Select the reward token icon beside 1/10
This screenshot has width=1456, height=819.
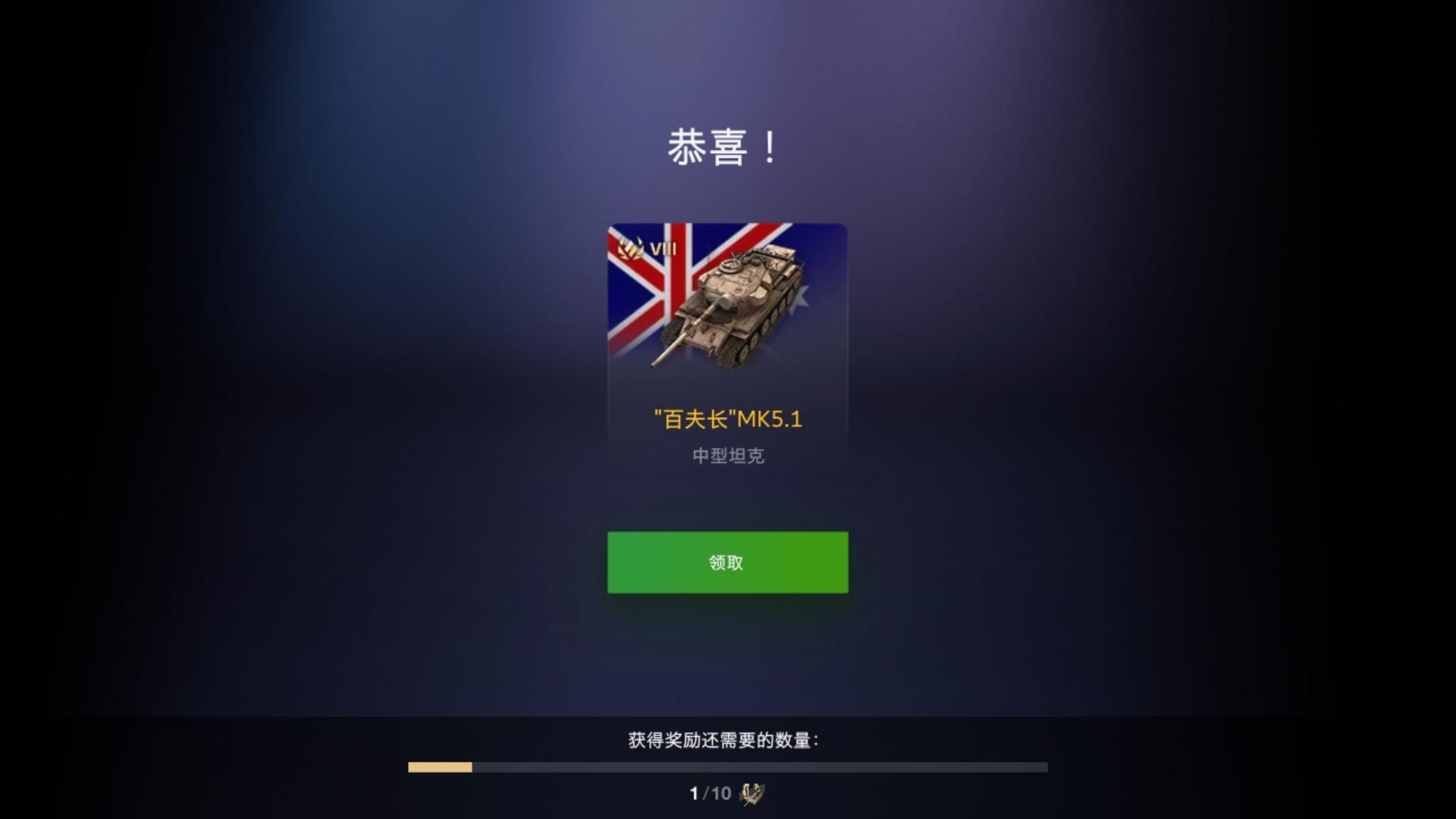[751, 794]
